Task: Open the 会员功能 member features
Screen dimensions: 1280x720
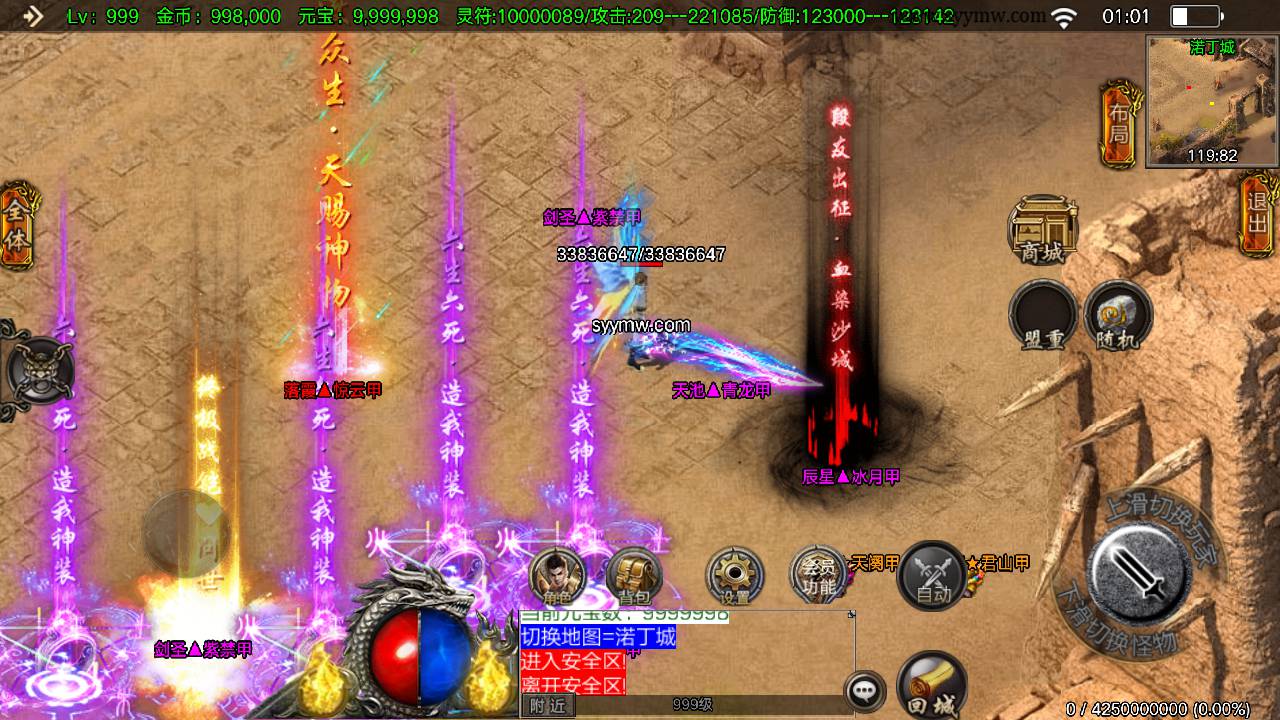Action: (818, 576)
